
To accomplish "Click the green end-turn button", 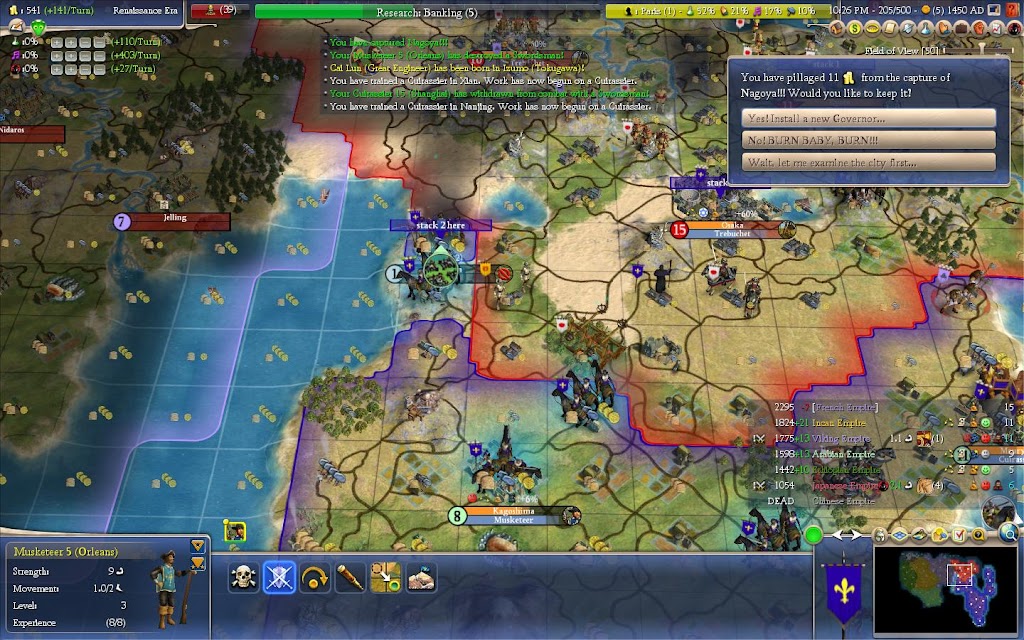I will click(x=814, y=535).
